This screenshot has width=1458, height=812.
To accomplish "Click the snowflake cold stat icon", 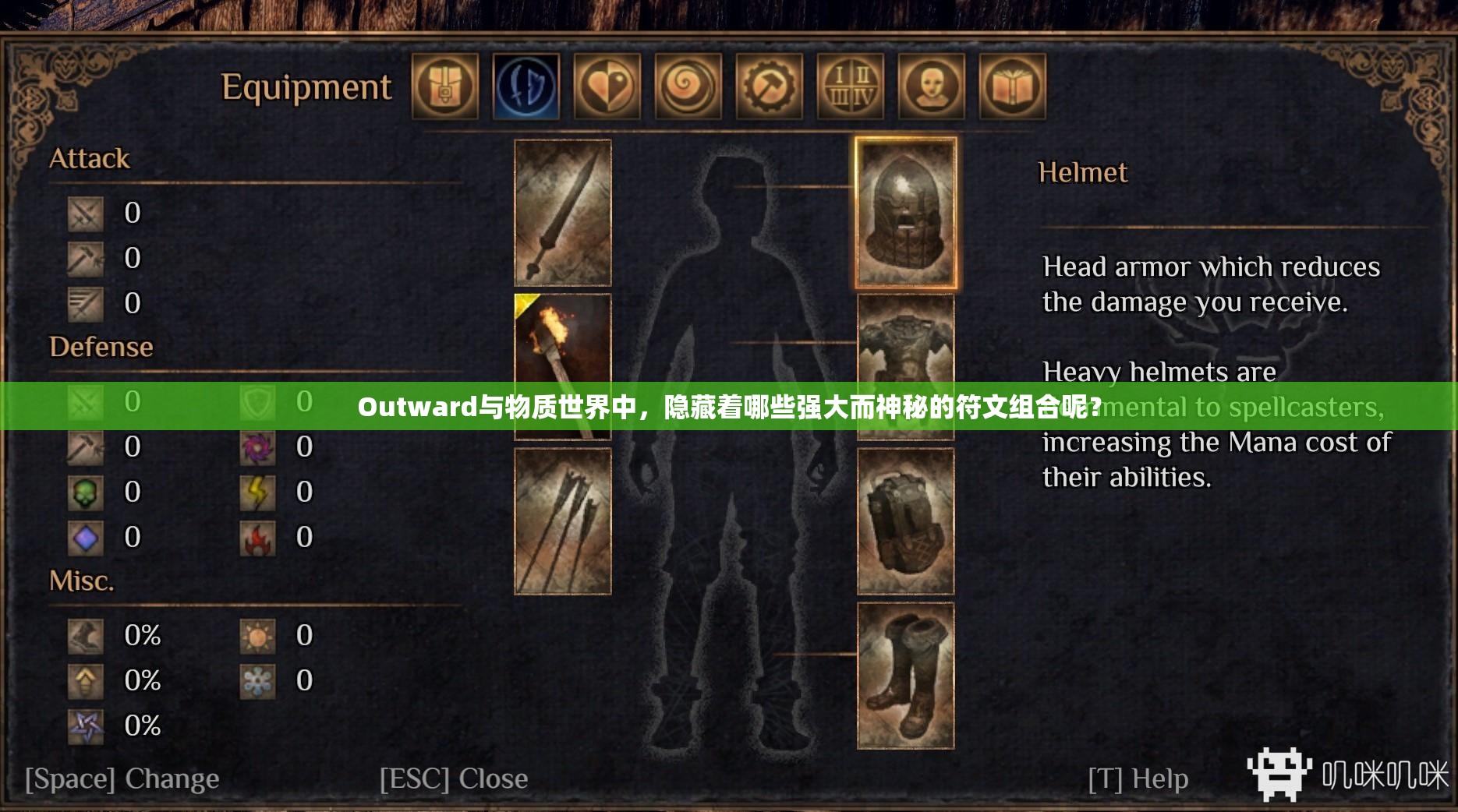I will [257, 680].
